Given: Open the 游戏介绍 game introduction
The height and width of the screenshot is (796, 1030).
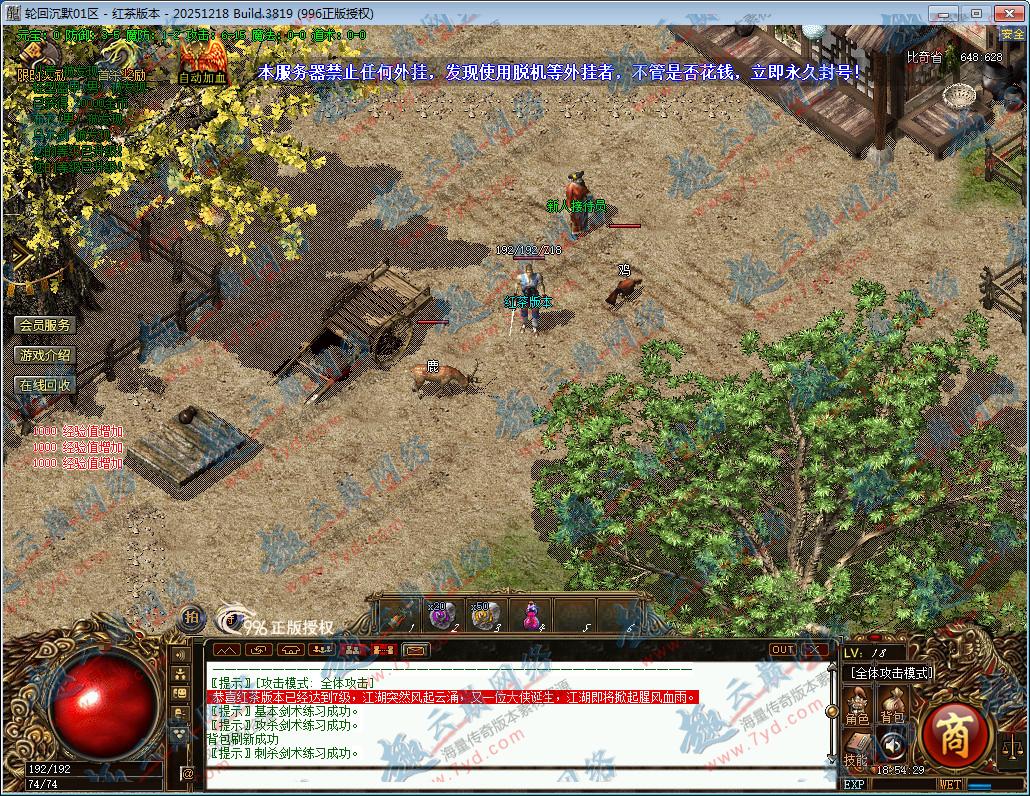Looking at the screenshot, I should tap(45, 355).
